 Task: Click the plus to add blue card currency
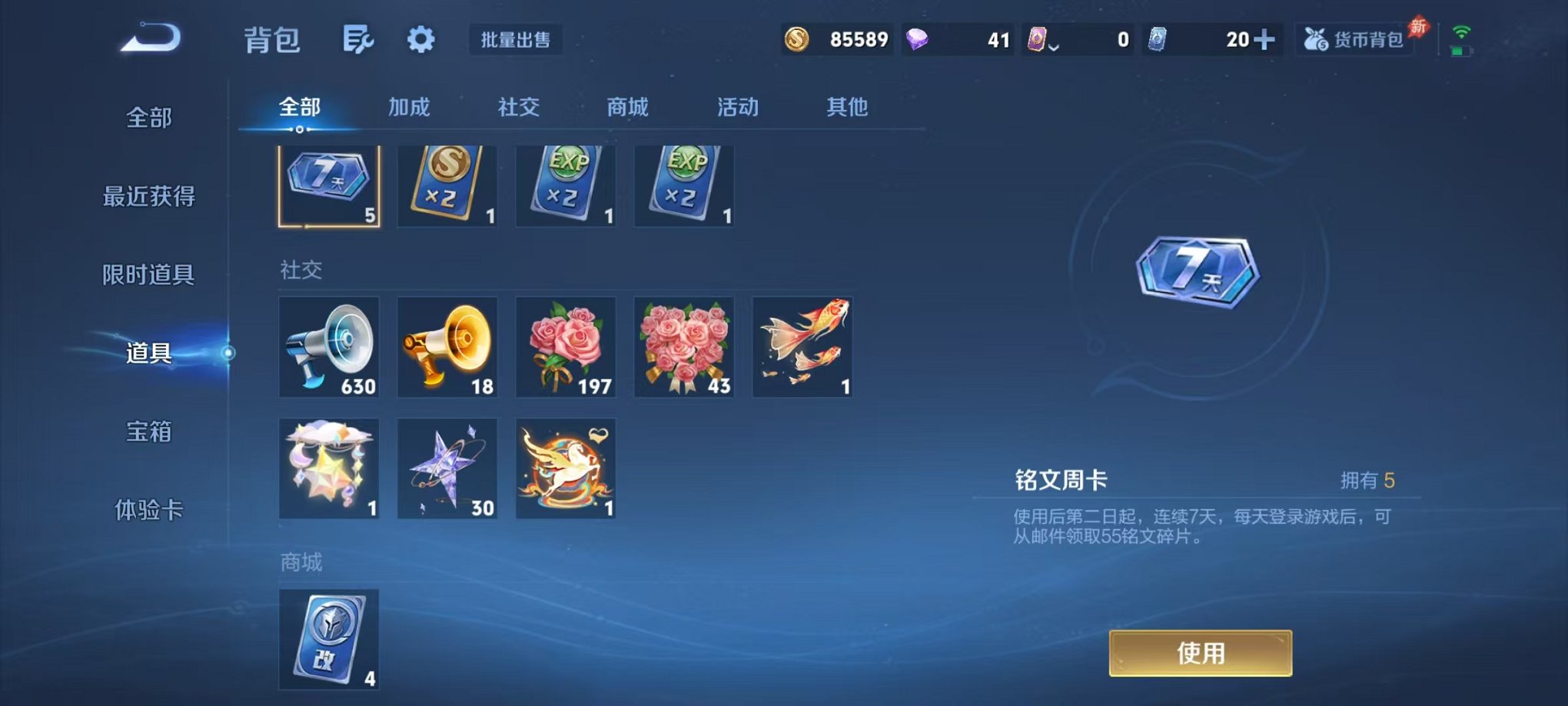pyautogui.click(x=1267, y=40)
